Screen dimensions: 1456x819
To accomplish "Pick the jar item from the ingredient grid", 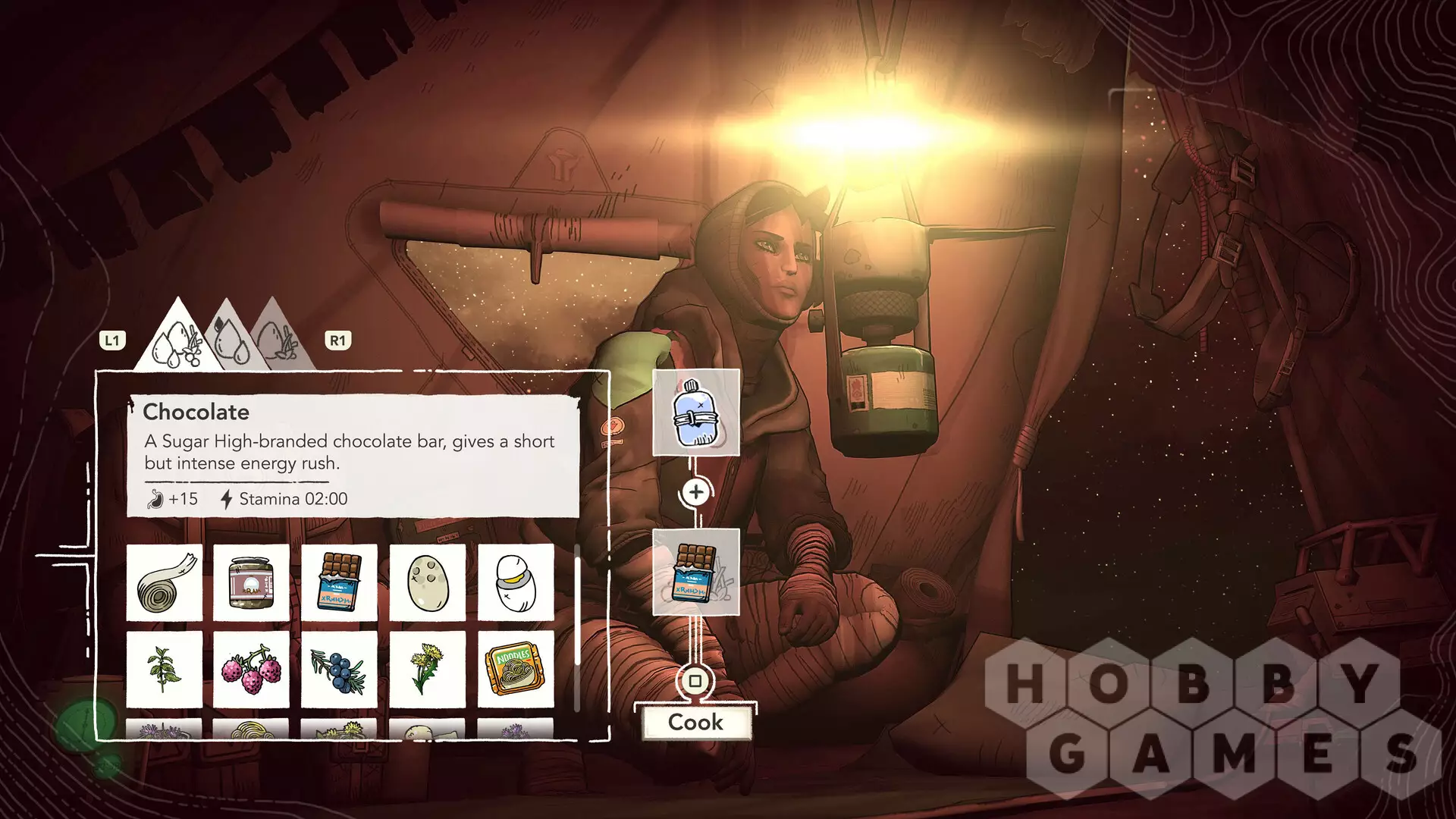I will tap(252, 582).
